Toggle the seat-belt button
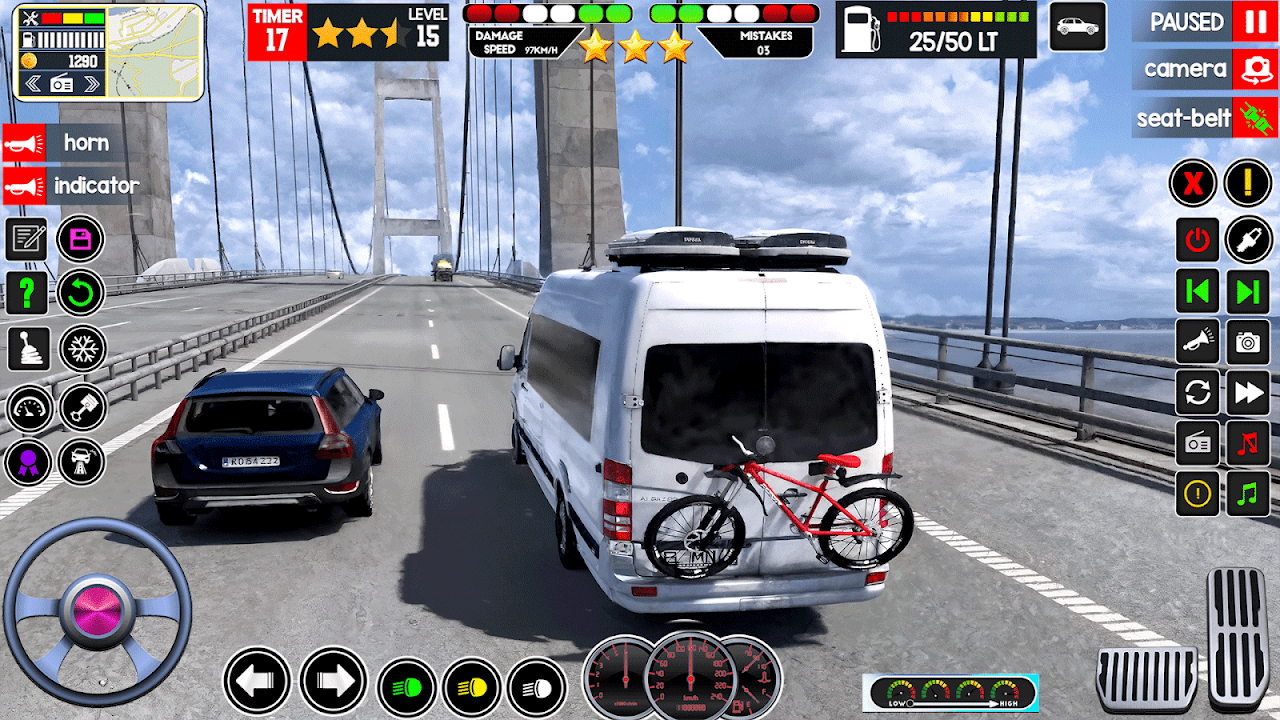Image resolution: width=1280 pixels, height=720 pixels. pos(1254,118)
